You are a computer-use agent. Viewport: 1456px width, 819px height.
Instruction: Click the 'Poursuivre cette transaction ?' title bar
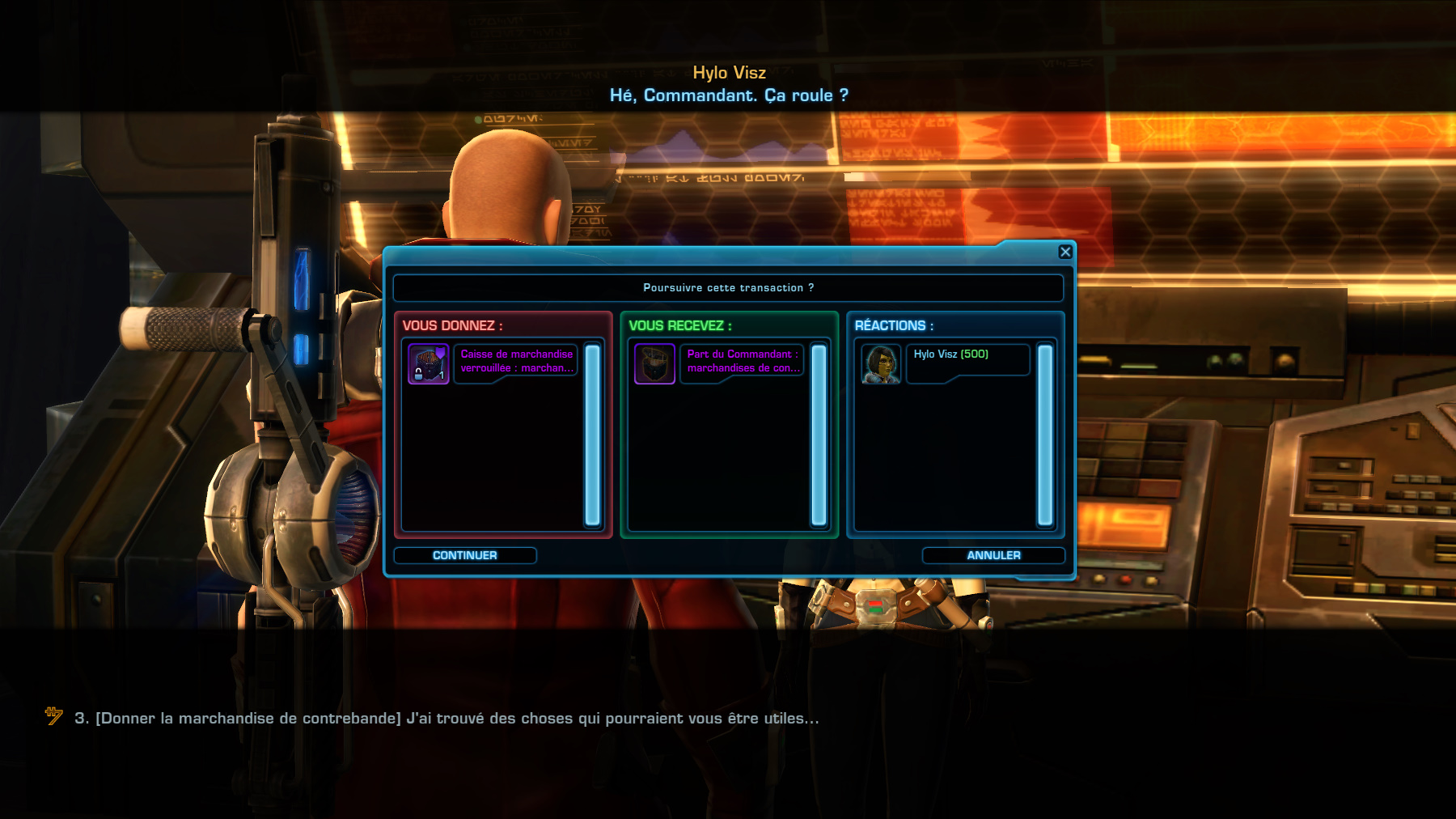(x=728, y=287)
